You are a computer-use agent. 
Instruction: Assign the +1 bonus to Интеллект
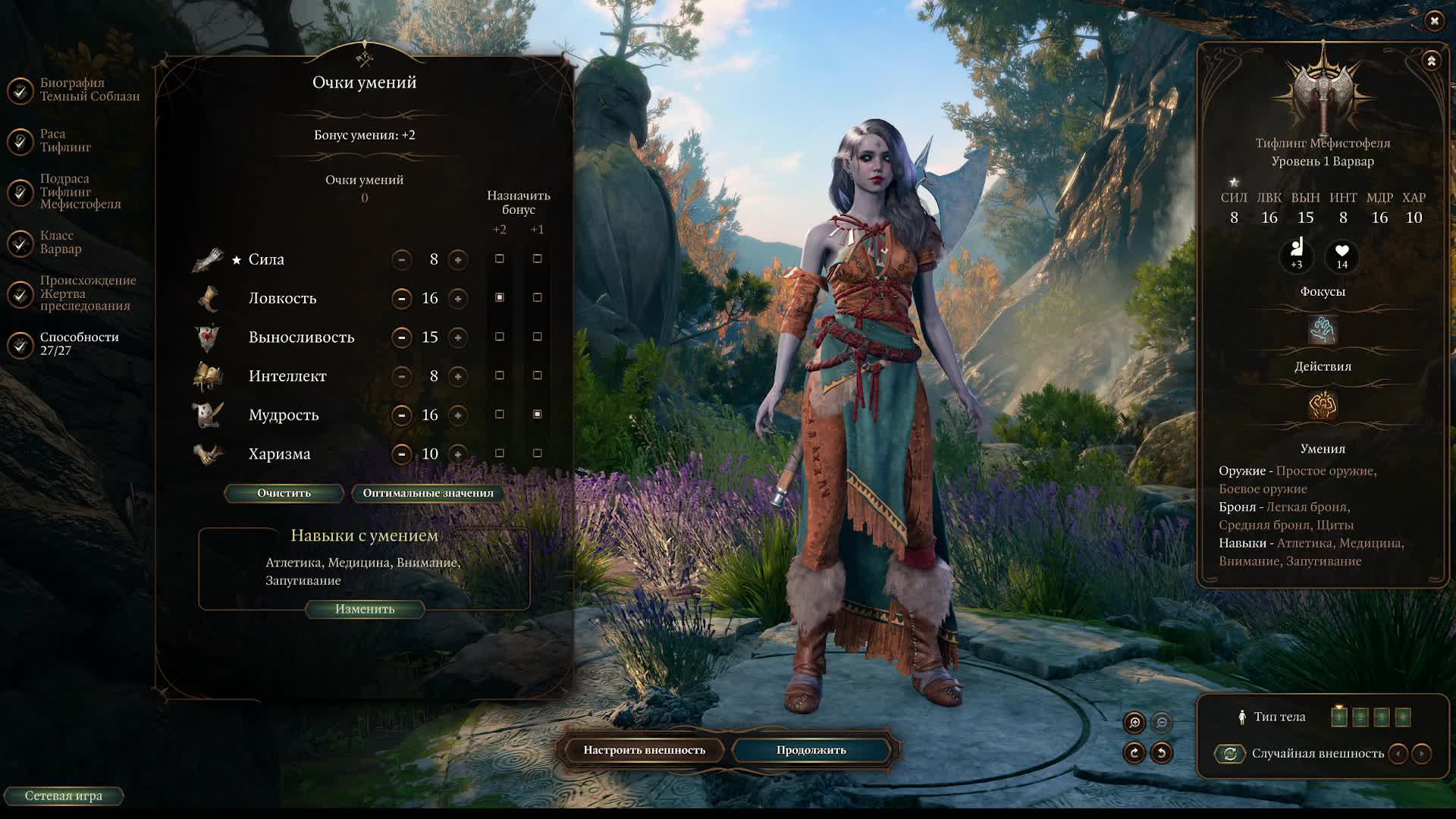[x=538, y=375]
